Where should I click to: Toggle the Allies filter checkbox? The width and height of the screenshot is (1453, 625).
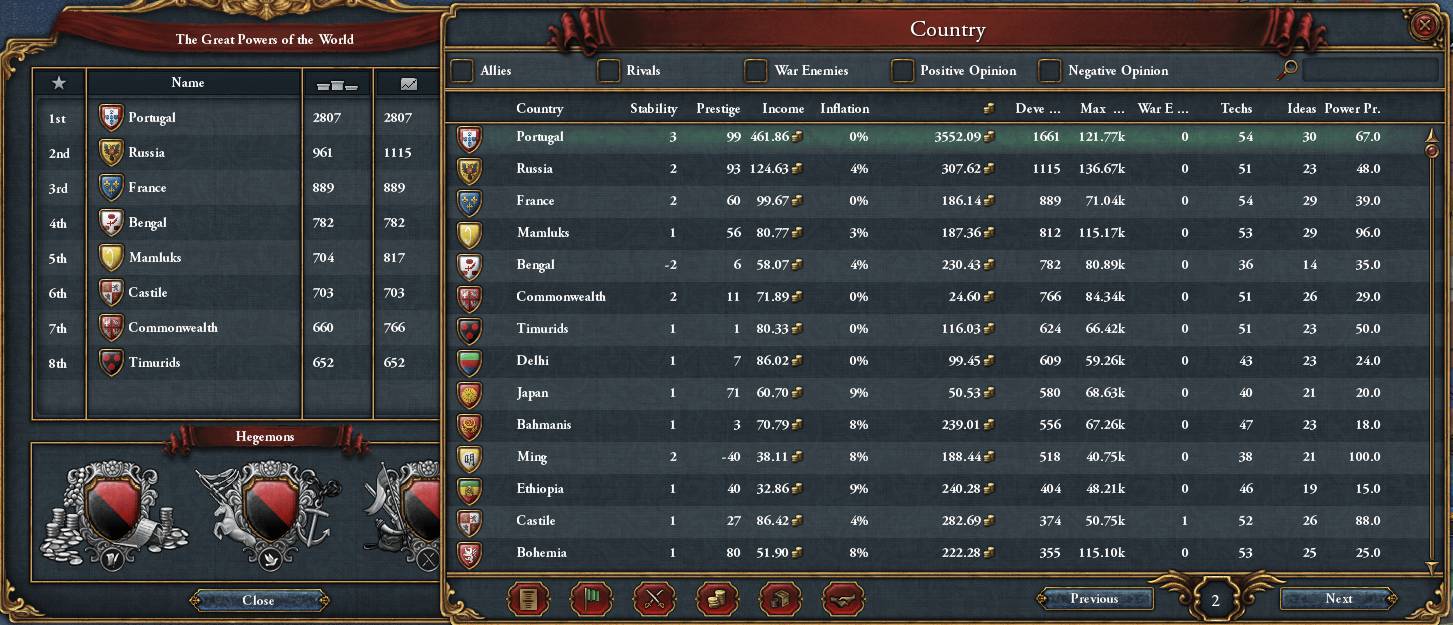point(462,71)
